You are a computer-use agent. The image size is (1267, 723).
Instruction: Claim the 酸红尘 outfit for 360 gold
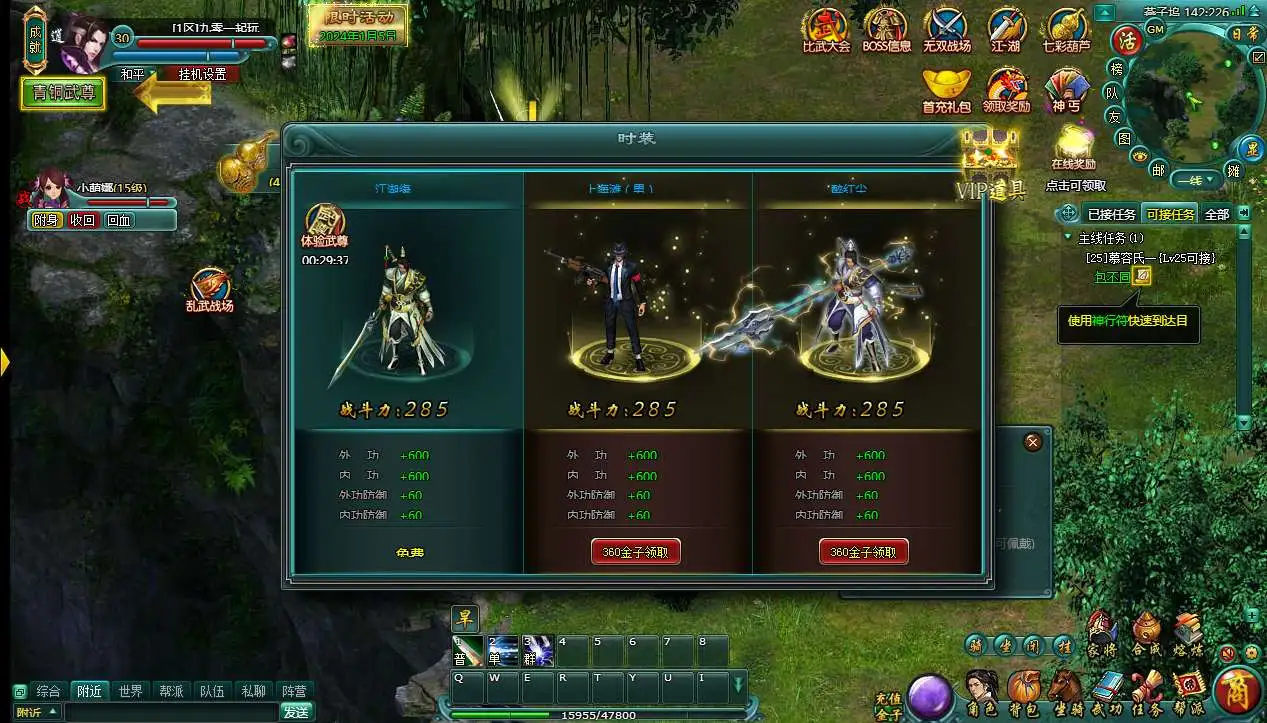click(864, 552)
